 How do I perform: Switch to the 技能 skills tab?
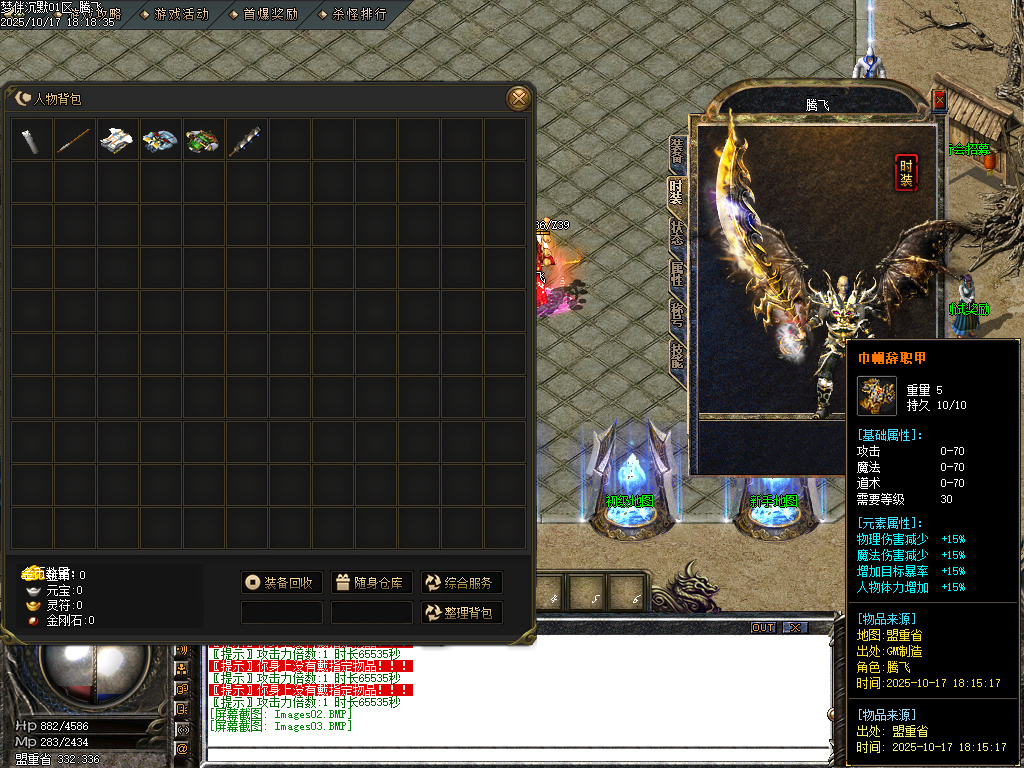(x=677, y=355)
